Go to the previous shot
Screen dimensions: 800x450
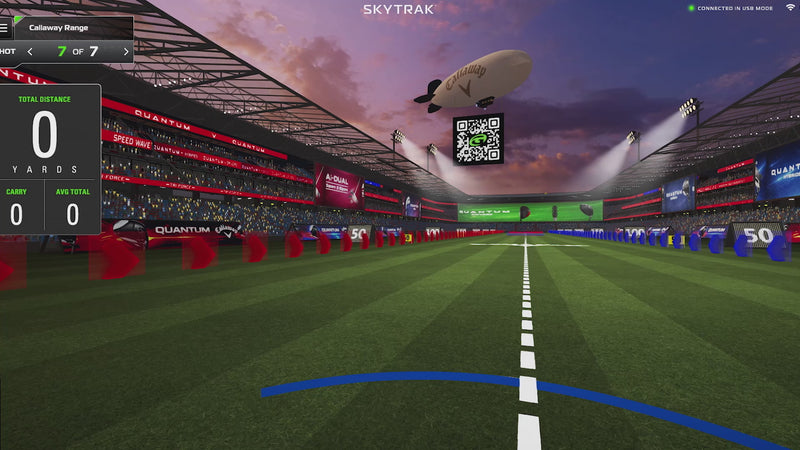tap(30, 51)
